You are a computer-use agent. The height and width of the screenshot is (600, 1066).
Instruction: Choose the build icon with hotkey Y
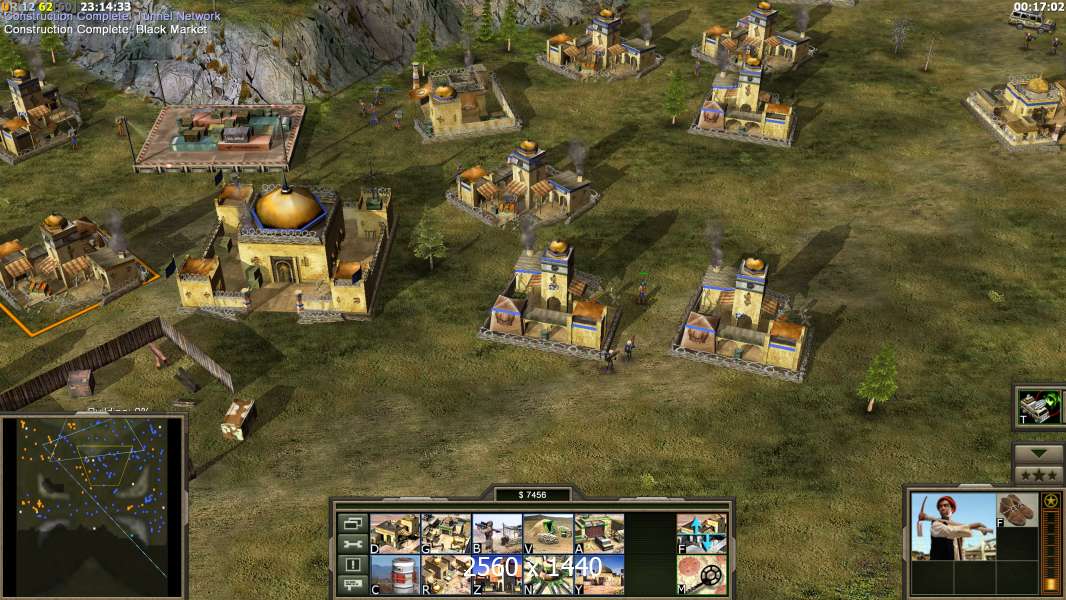599,574
